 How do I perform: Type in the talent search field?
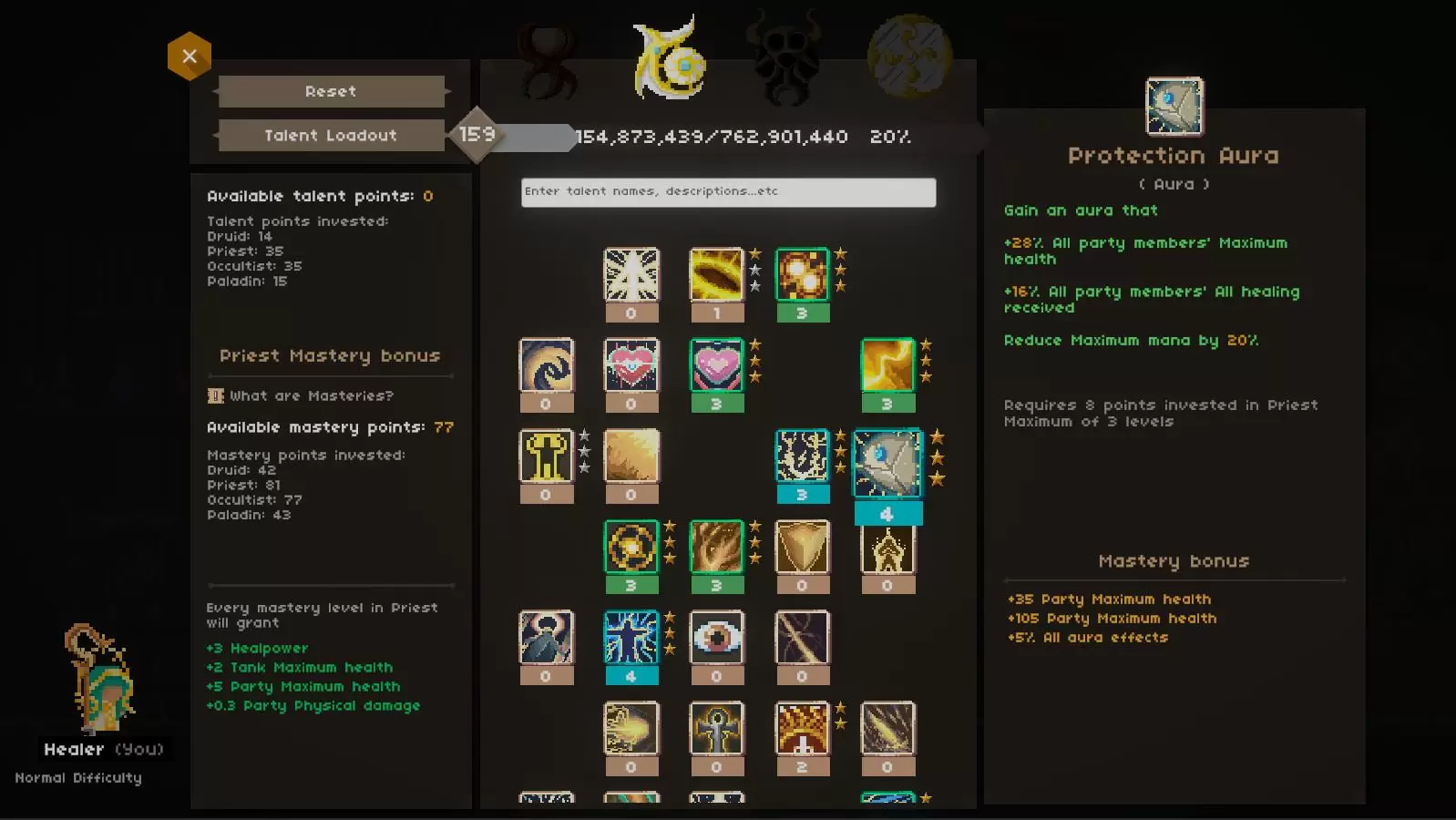click(728, 192)
